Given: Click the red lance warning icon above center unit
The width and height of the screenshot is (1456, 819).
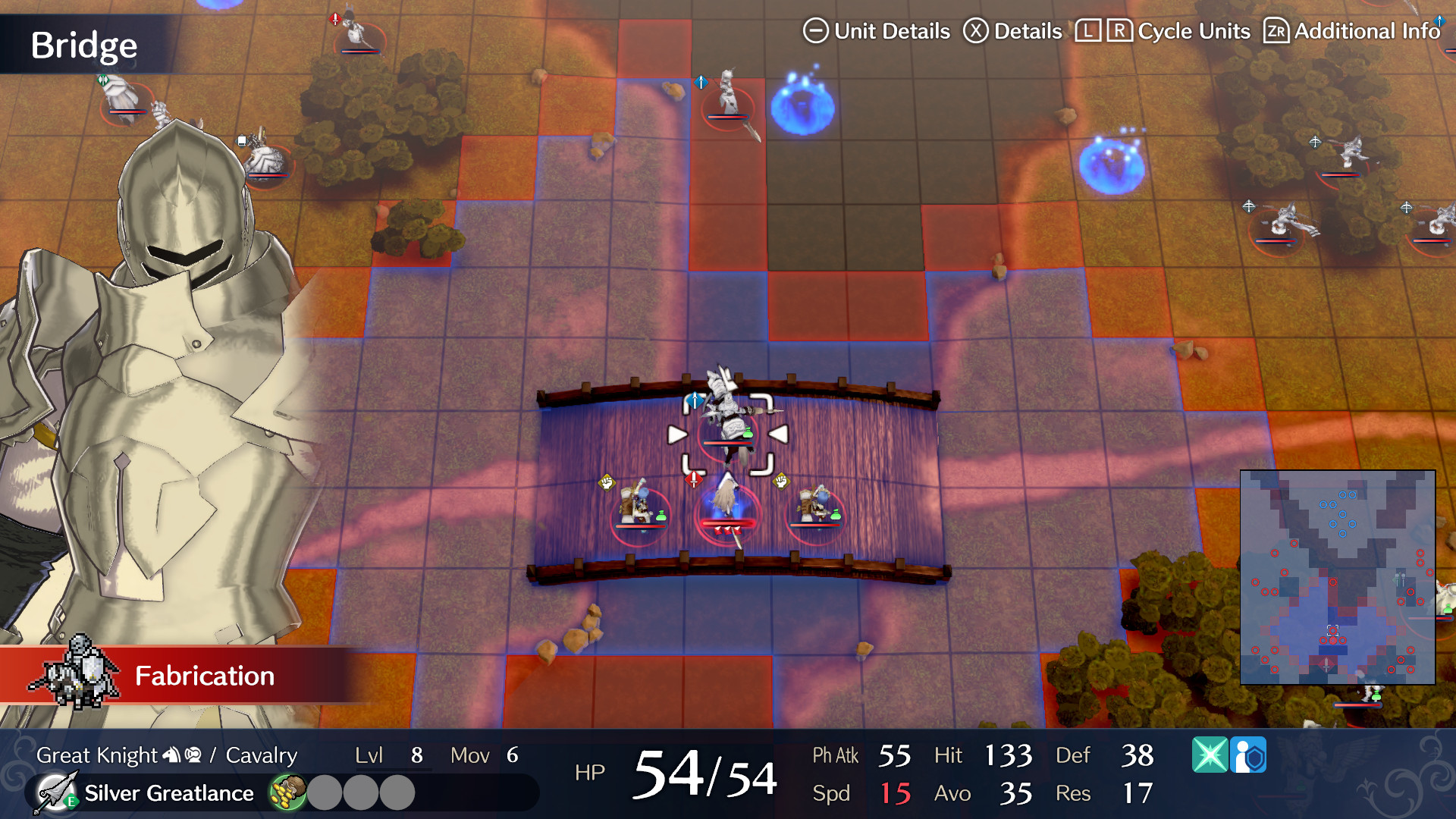Looking at the screenshot, I should pos(694,480).
